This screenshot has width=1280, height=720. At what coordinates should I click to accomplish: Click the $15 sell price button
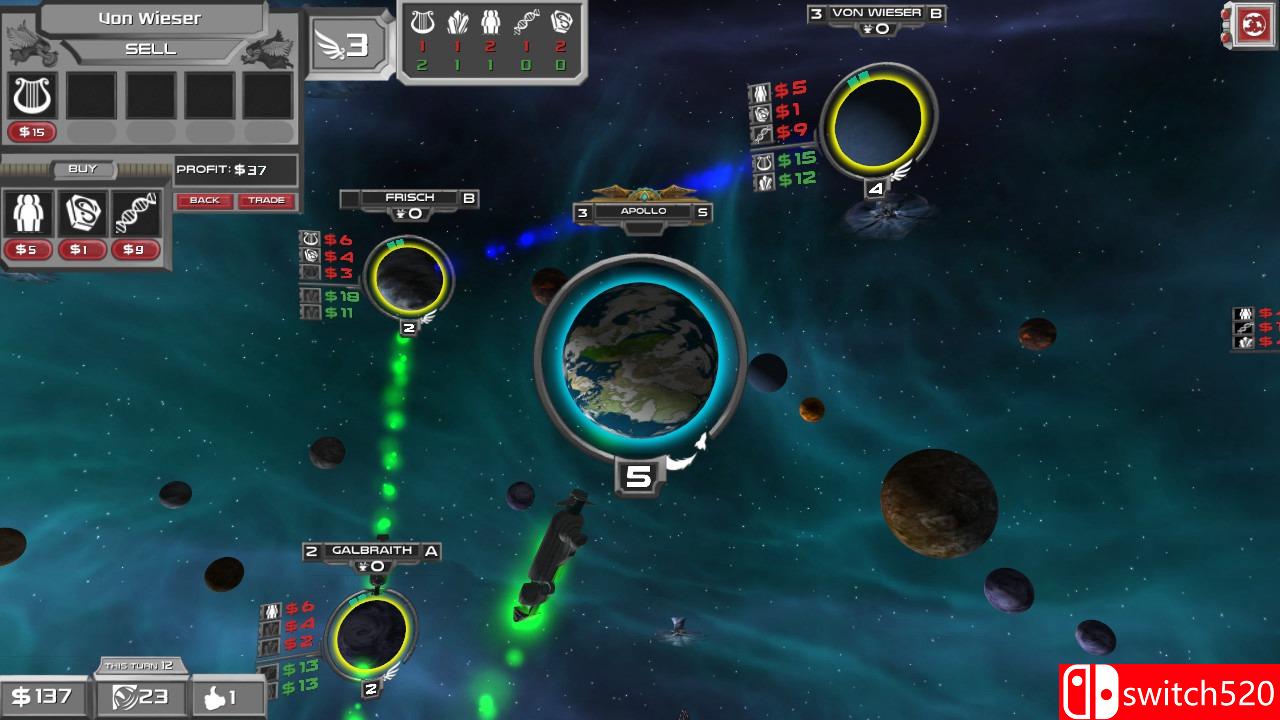click(x=33, y=132)
